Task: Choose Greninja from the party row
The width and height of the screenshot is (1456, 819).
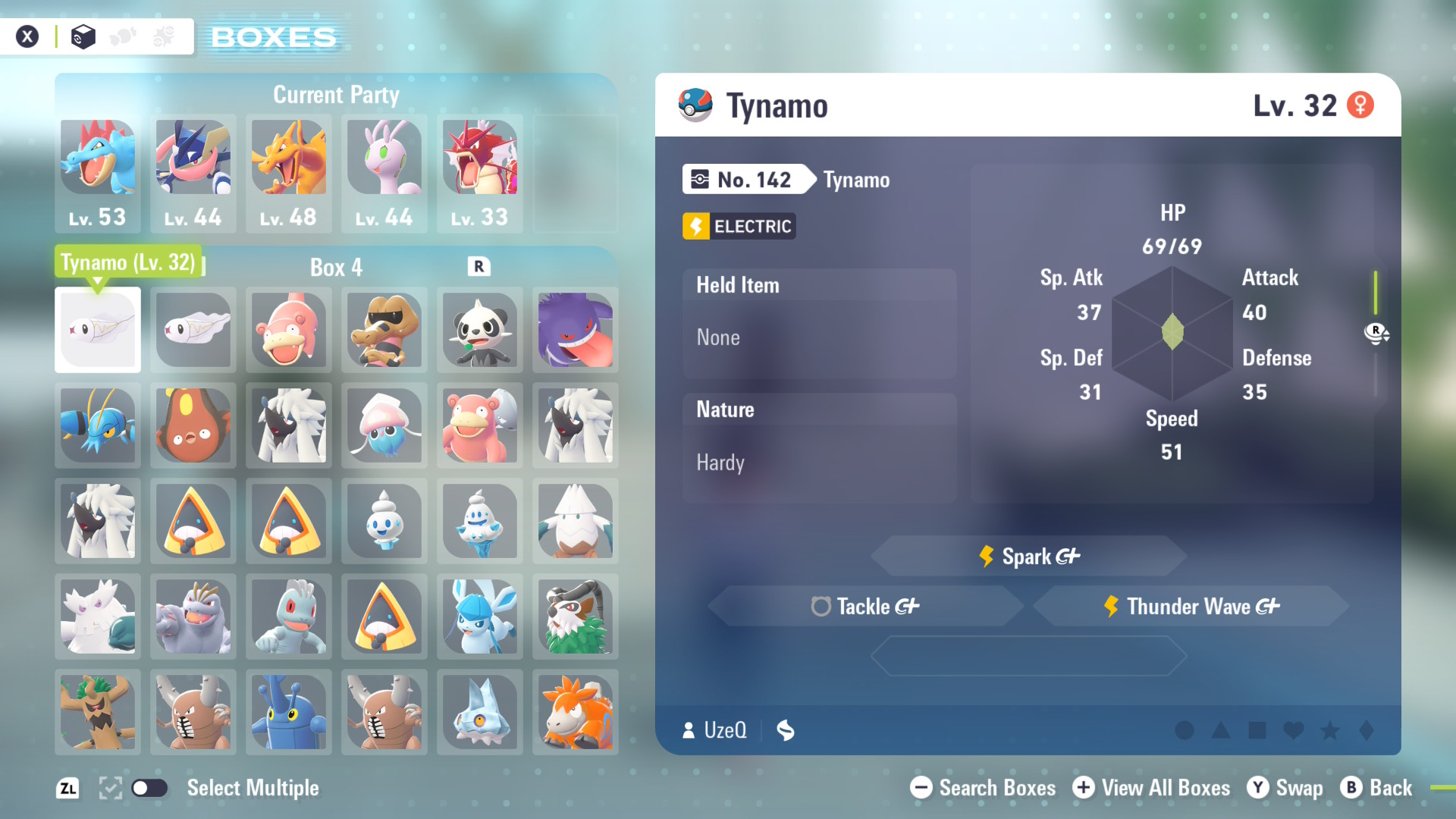Action: pos(193,173)
